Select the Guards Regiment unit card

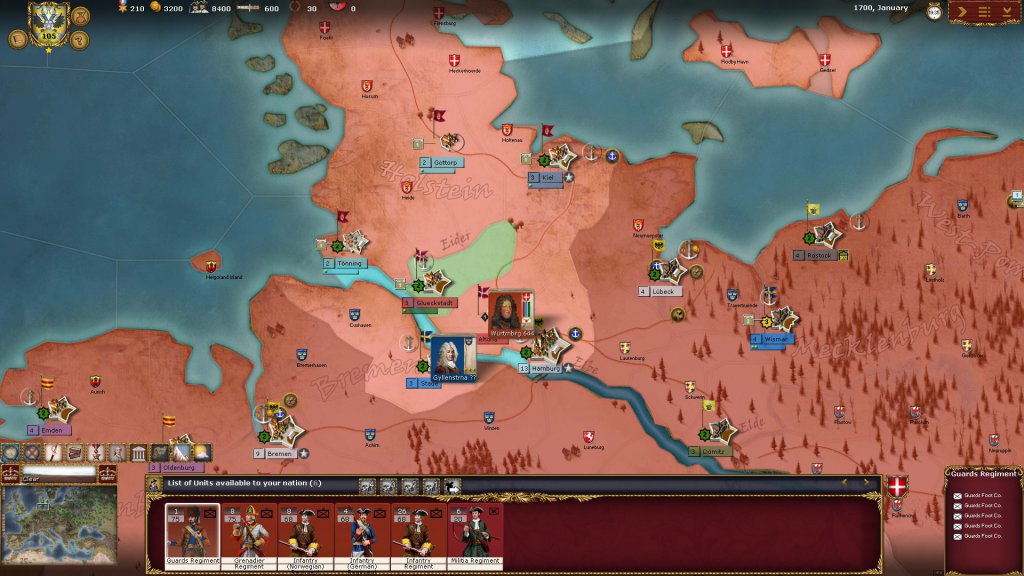(192, 535)
